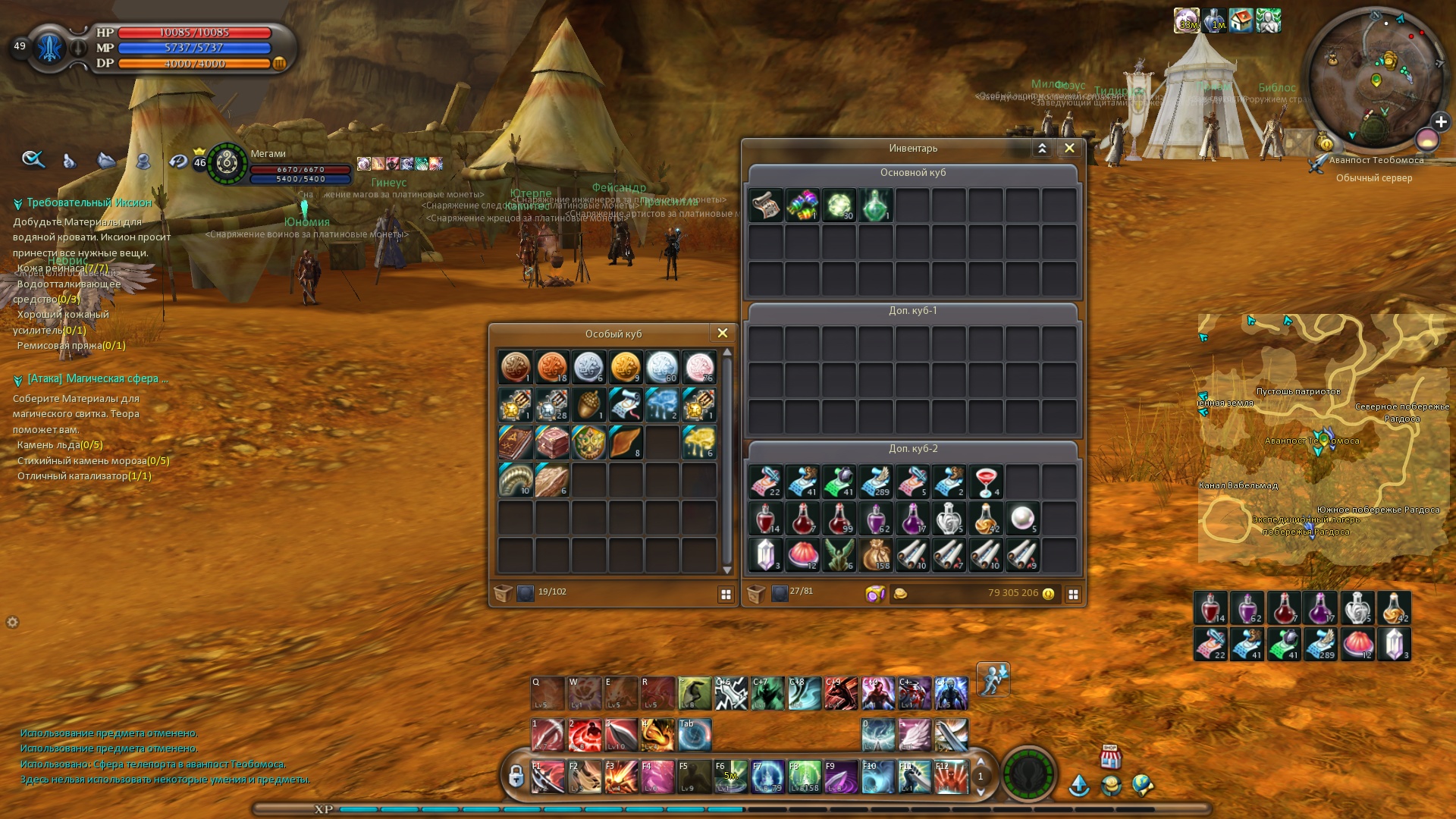Select party member Мегами's portrait
This screenshot has height=819, width=1456.
227,163
